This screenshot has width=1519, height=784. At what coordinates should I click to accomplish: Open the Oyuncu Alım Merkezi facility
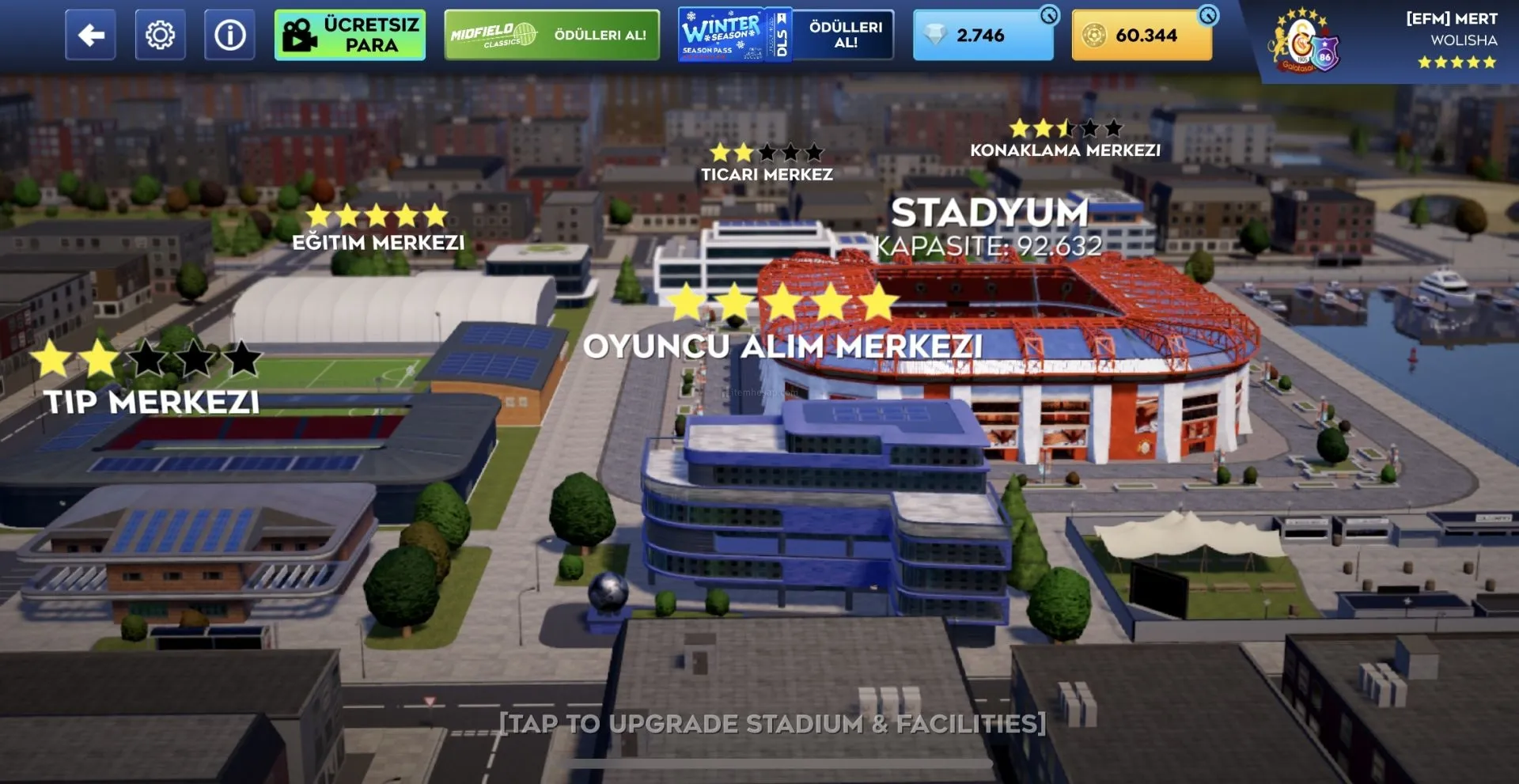pyautogui.click(x=782, y=345)
